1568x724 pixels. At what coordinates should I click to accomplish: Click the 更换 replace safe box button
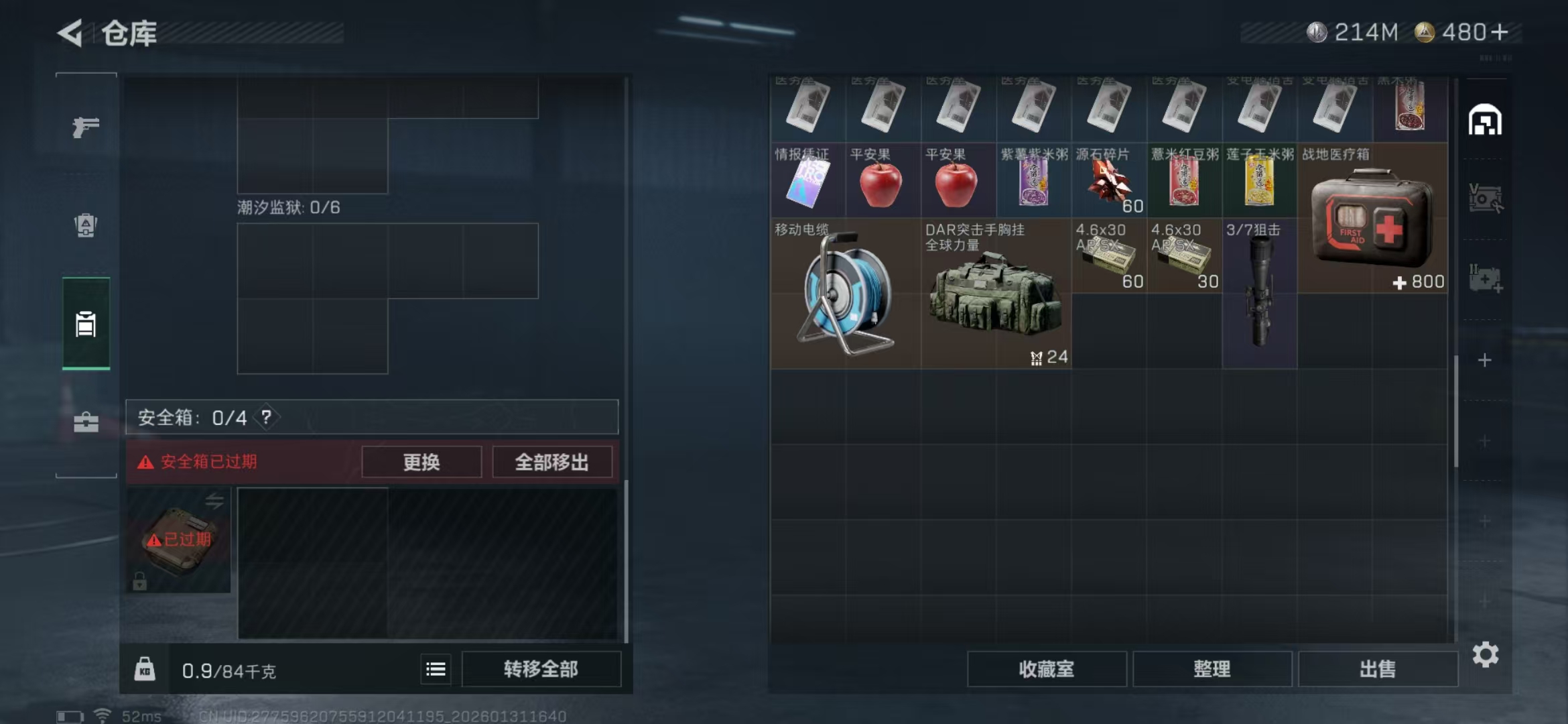(x=421, y=461)
